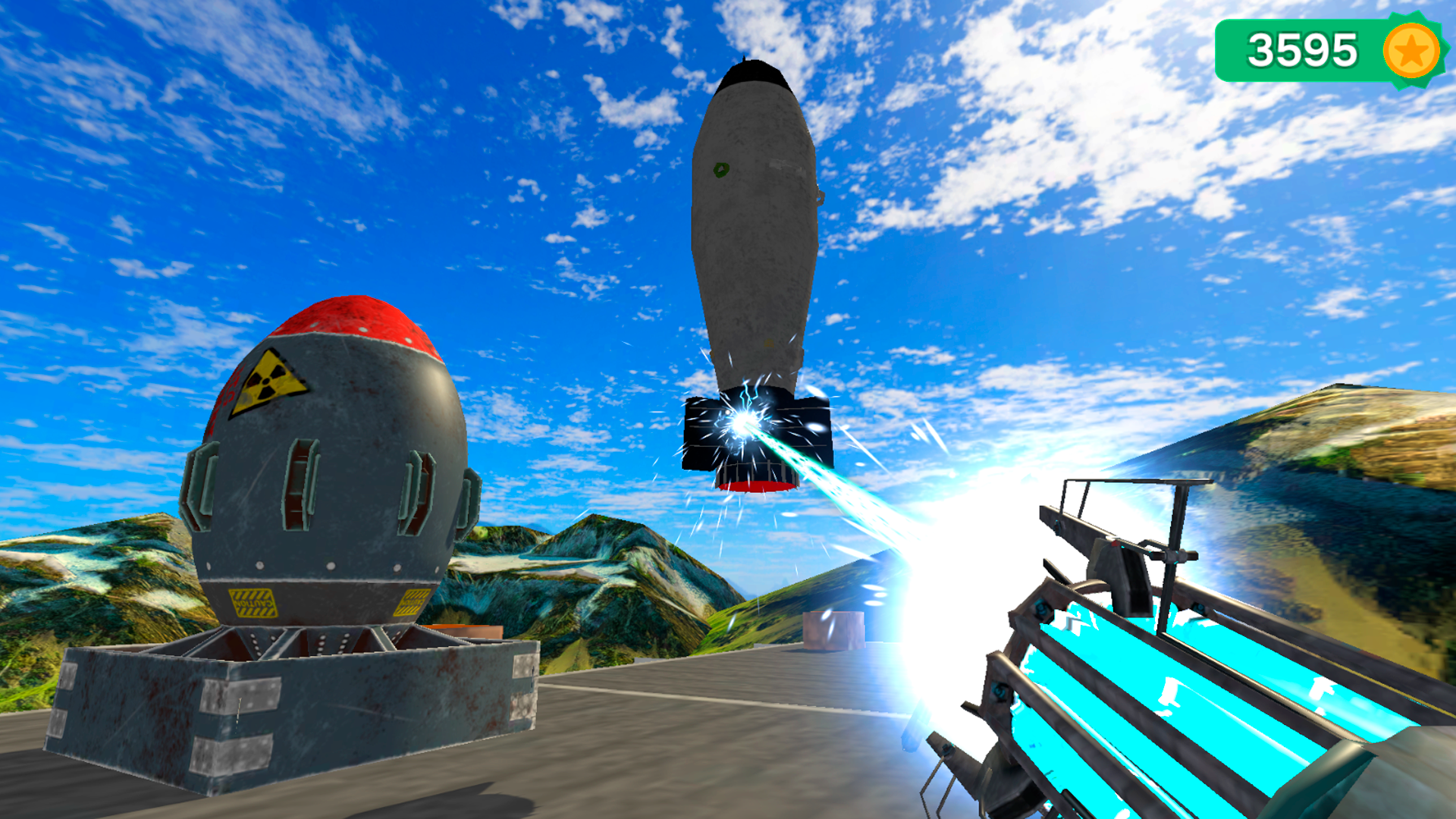Select the nuclear bomb on its stand
Viewport: 1456px width, 819px height.
click(318, 470)
